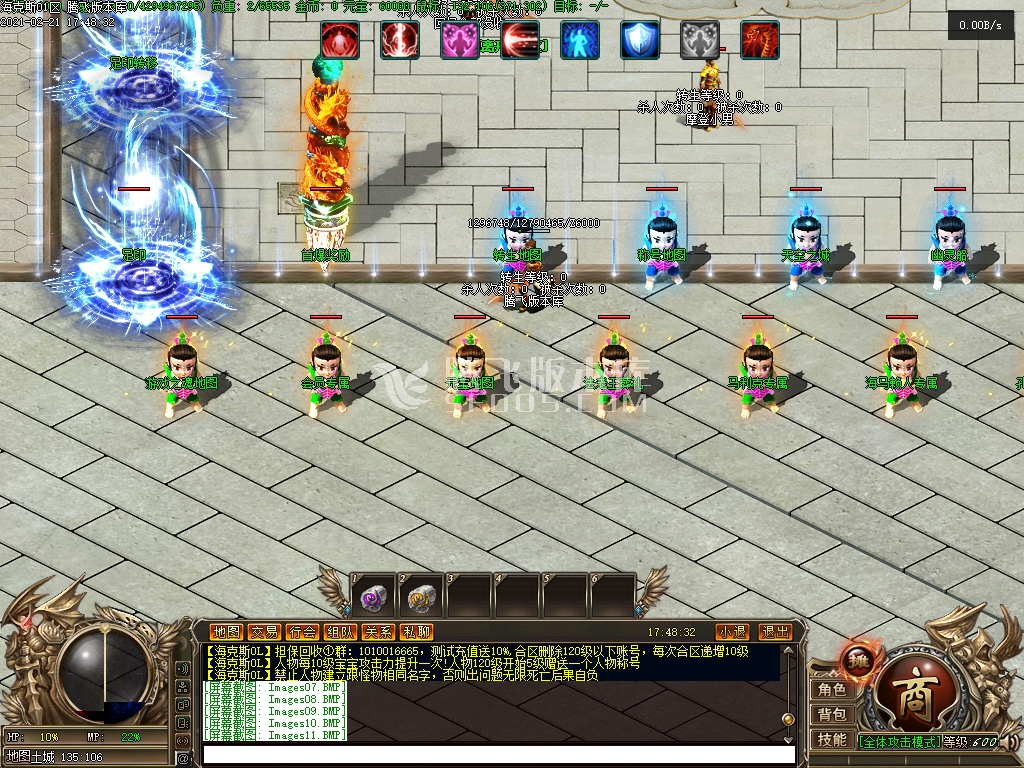Open the 角色 character sheet
This screenshot has width=1024, height=768.
[x=832, y=690]
